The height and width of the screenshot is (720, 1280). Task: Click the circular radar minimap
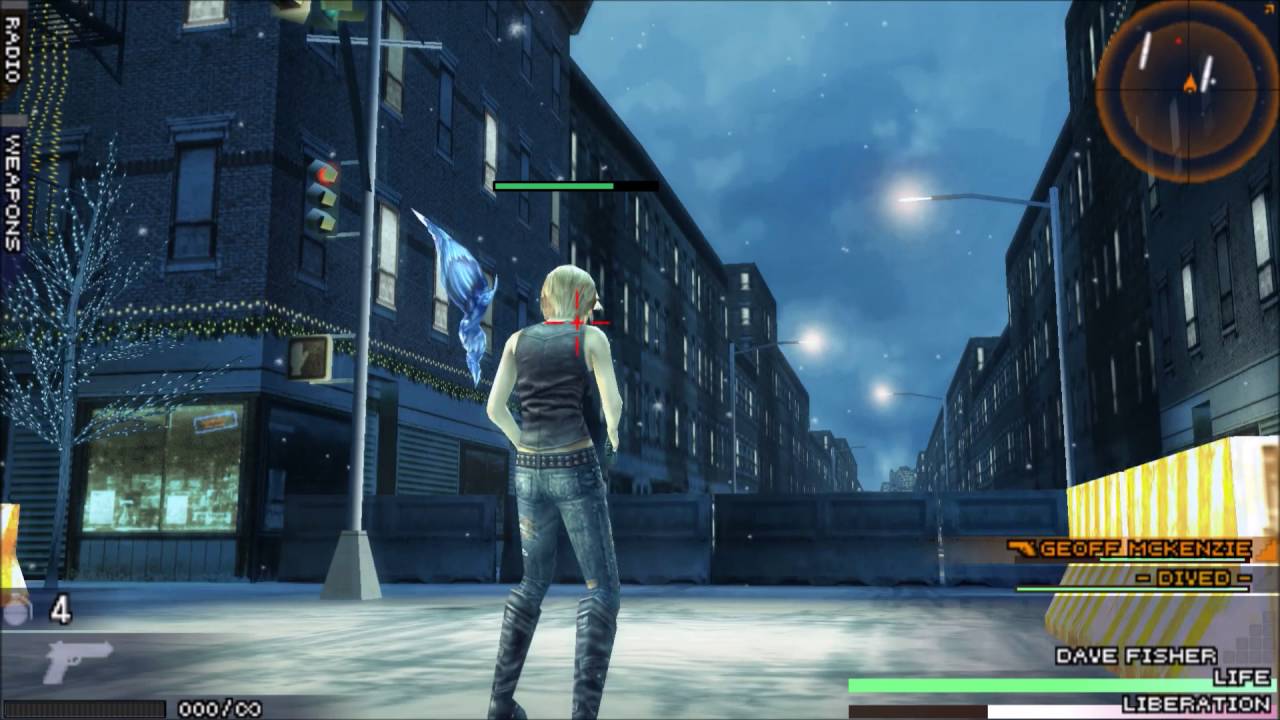click(1187, 88)
